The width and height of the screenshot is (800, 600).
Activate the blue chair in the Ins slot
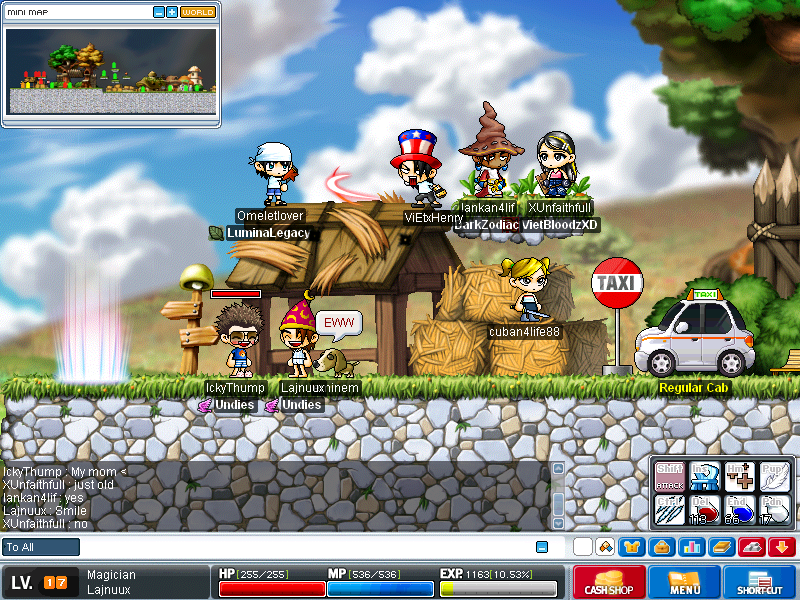click(705, 475)
